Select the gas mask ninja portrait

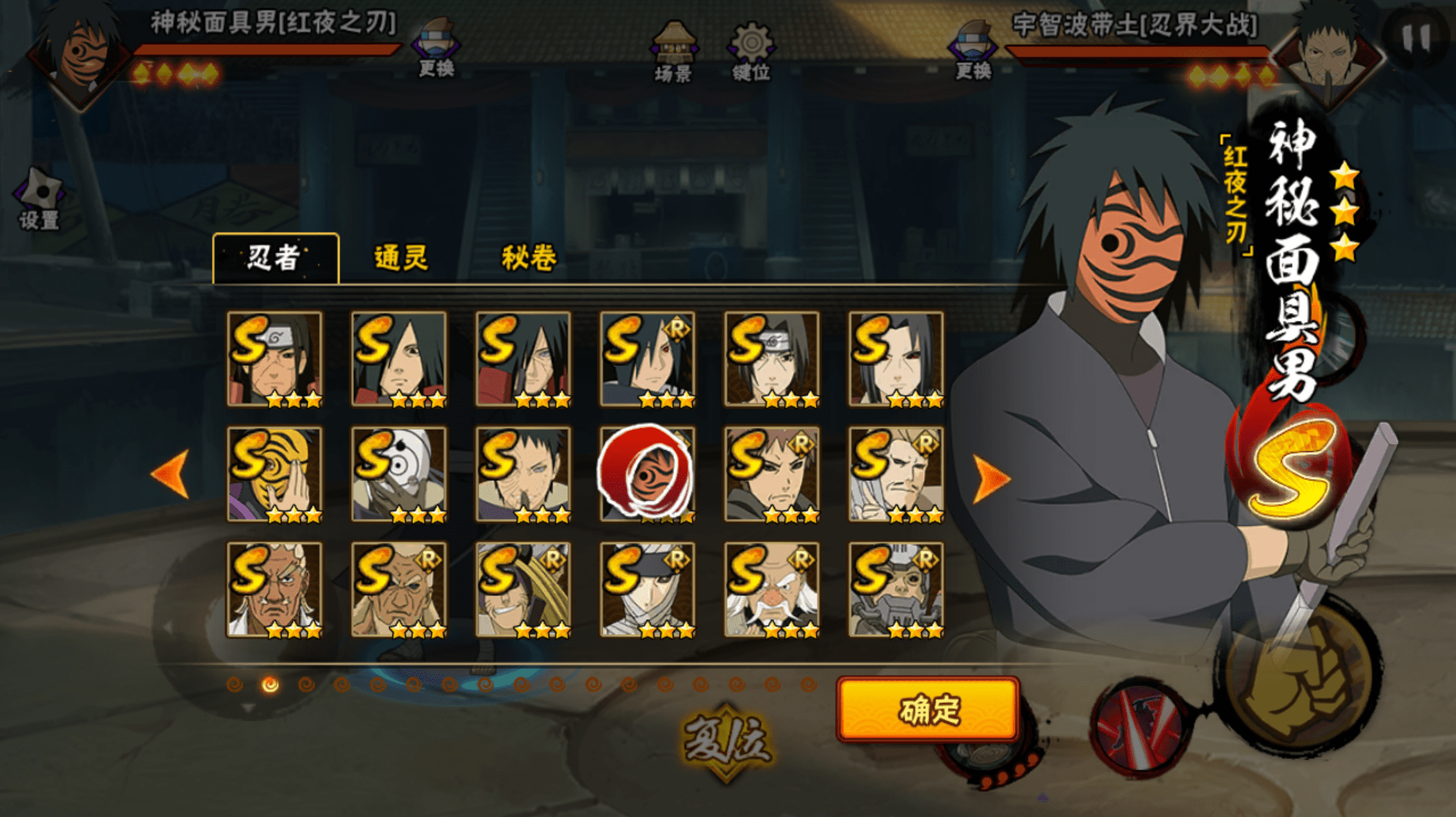pyautogui.click(x=896, y=590)
